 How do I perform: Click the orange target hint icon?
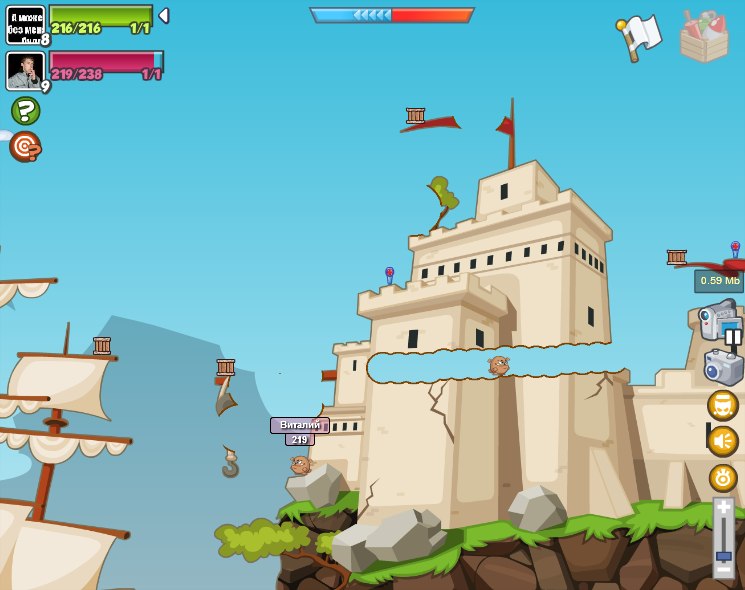tap(25, 146)
